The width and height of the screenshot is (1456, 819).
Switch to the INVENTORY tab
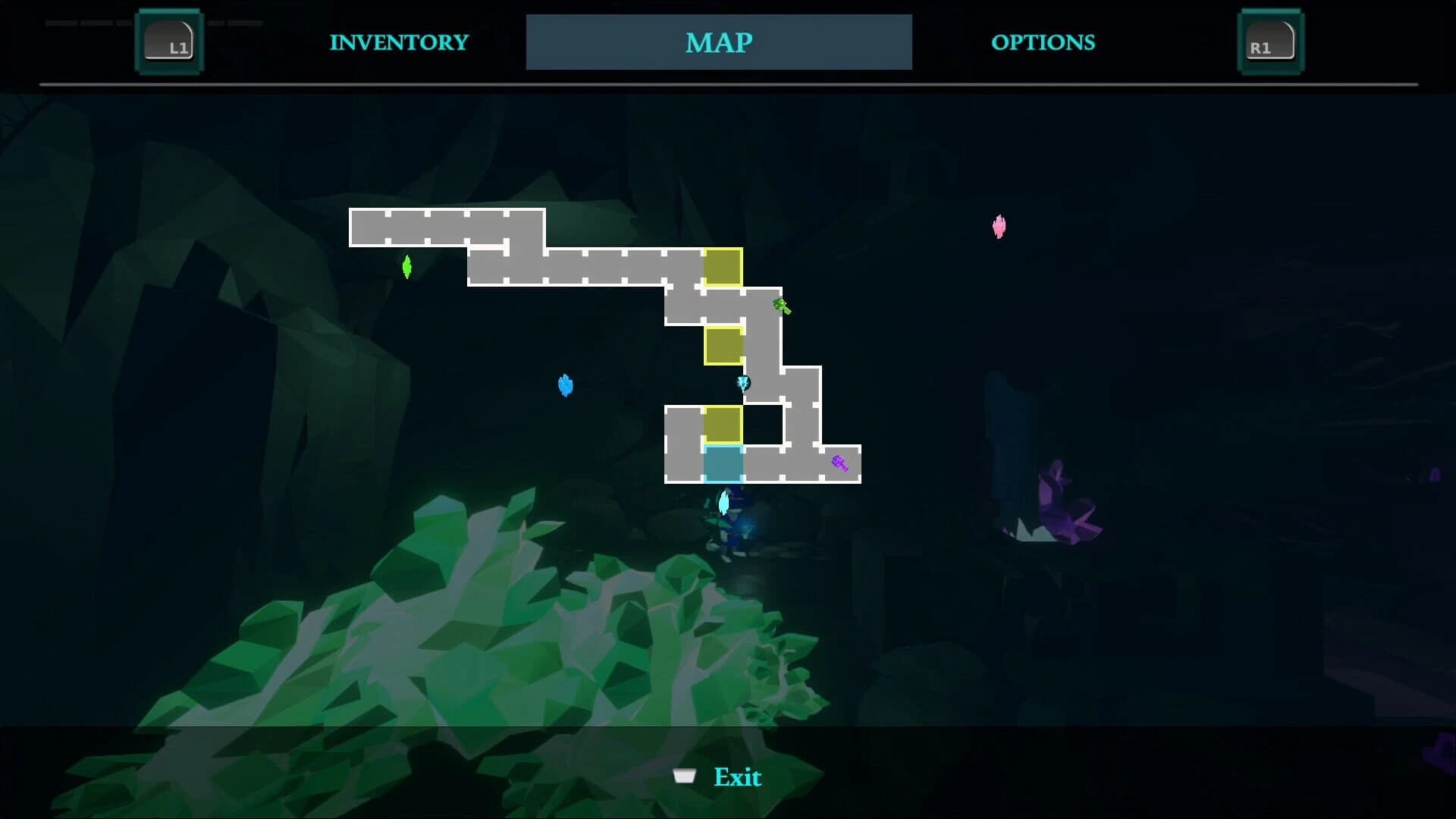(x=398, y=42)
